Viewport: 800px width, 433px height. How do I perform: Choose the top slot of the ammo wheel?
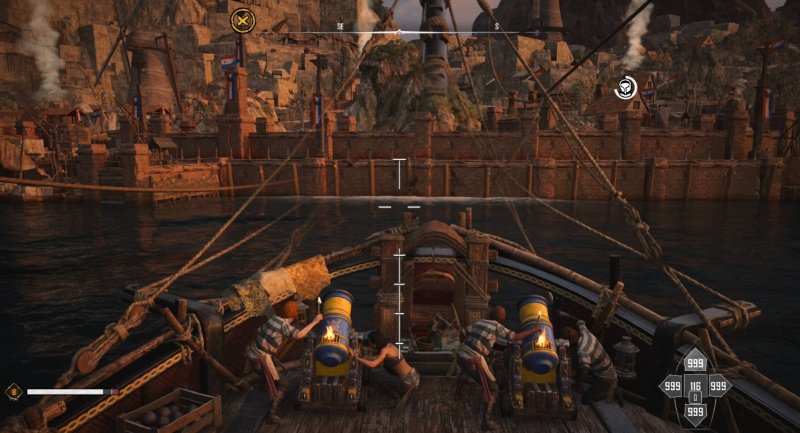pyautogui.click(x=695, y=364)
